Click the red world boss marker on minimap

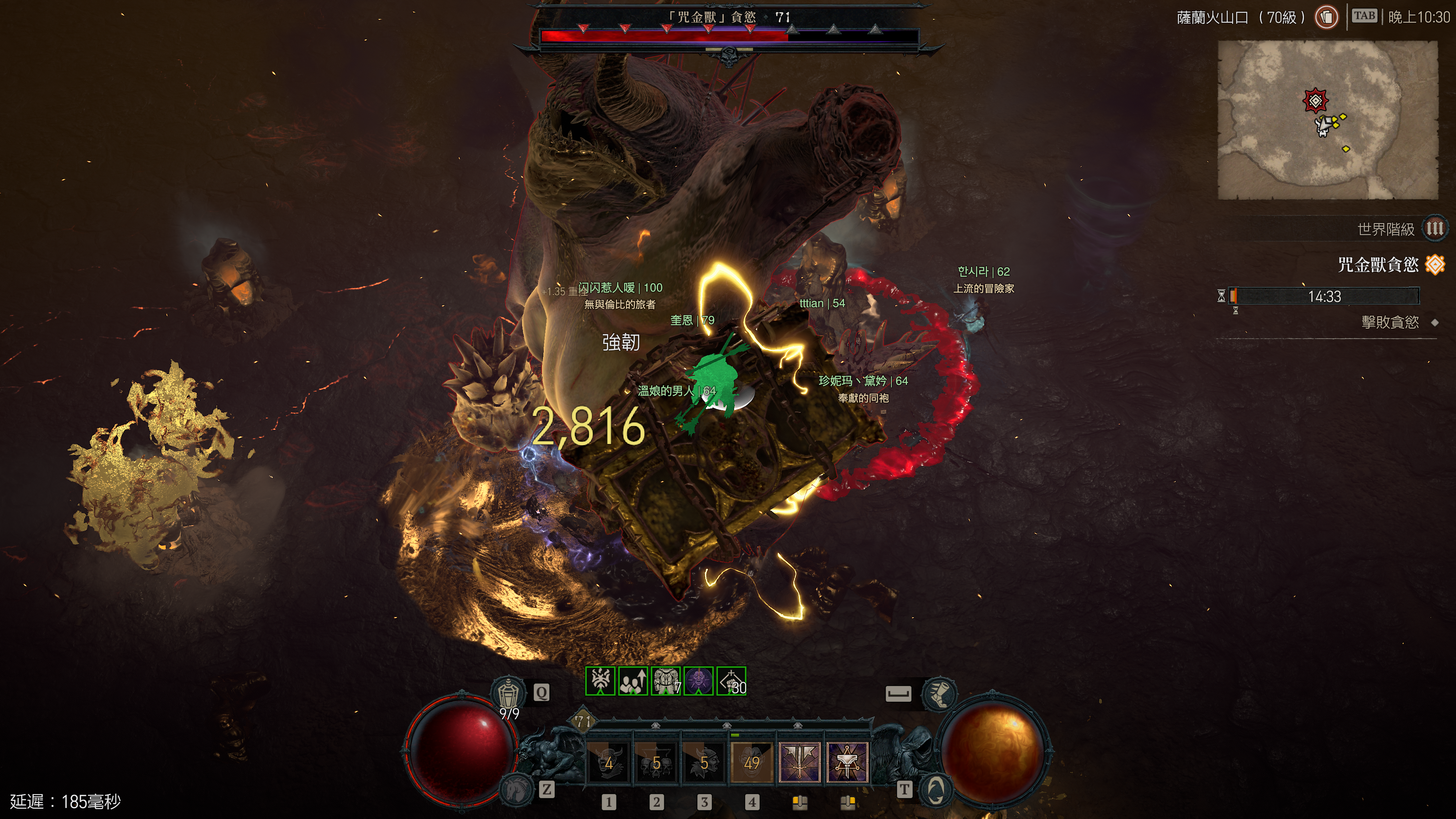pyautogui.click(x=1315, y=101)
